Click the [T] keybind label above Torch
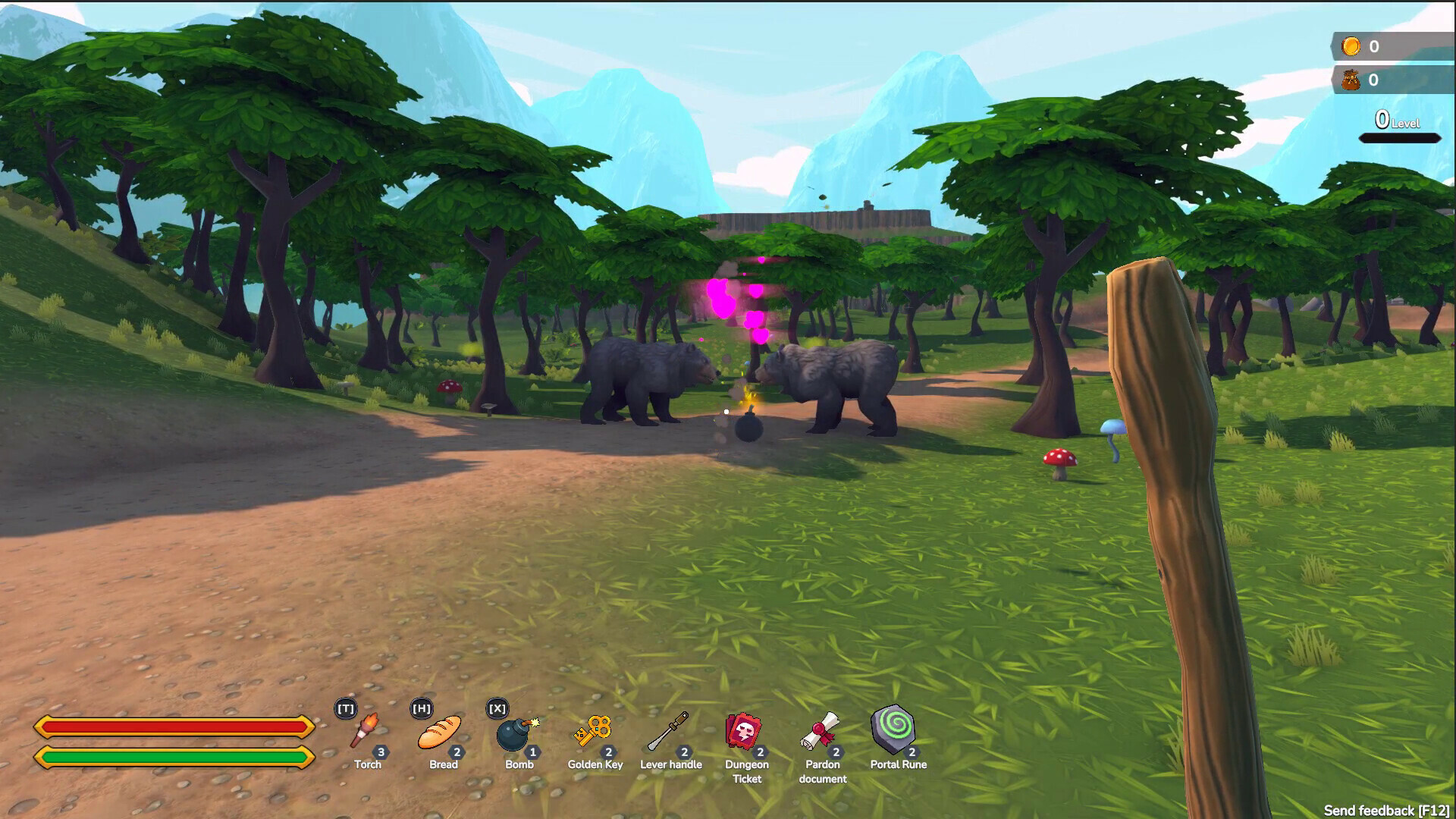 [344, 708]
